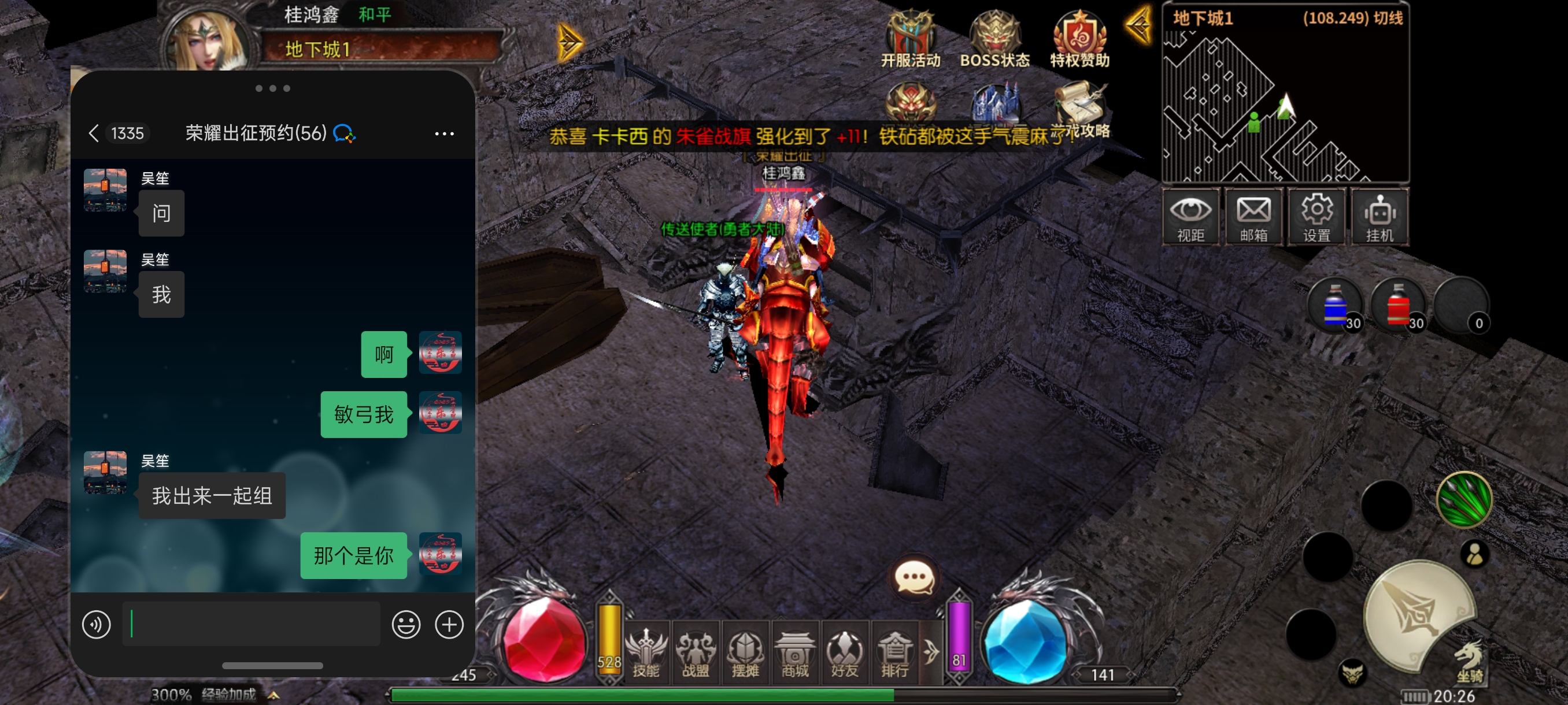Open the 开服活动 event icon
Viewport: 1568px width, 705px height.
tap(910, 38)
